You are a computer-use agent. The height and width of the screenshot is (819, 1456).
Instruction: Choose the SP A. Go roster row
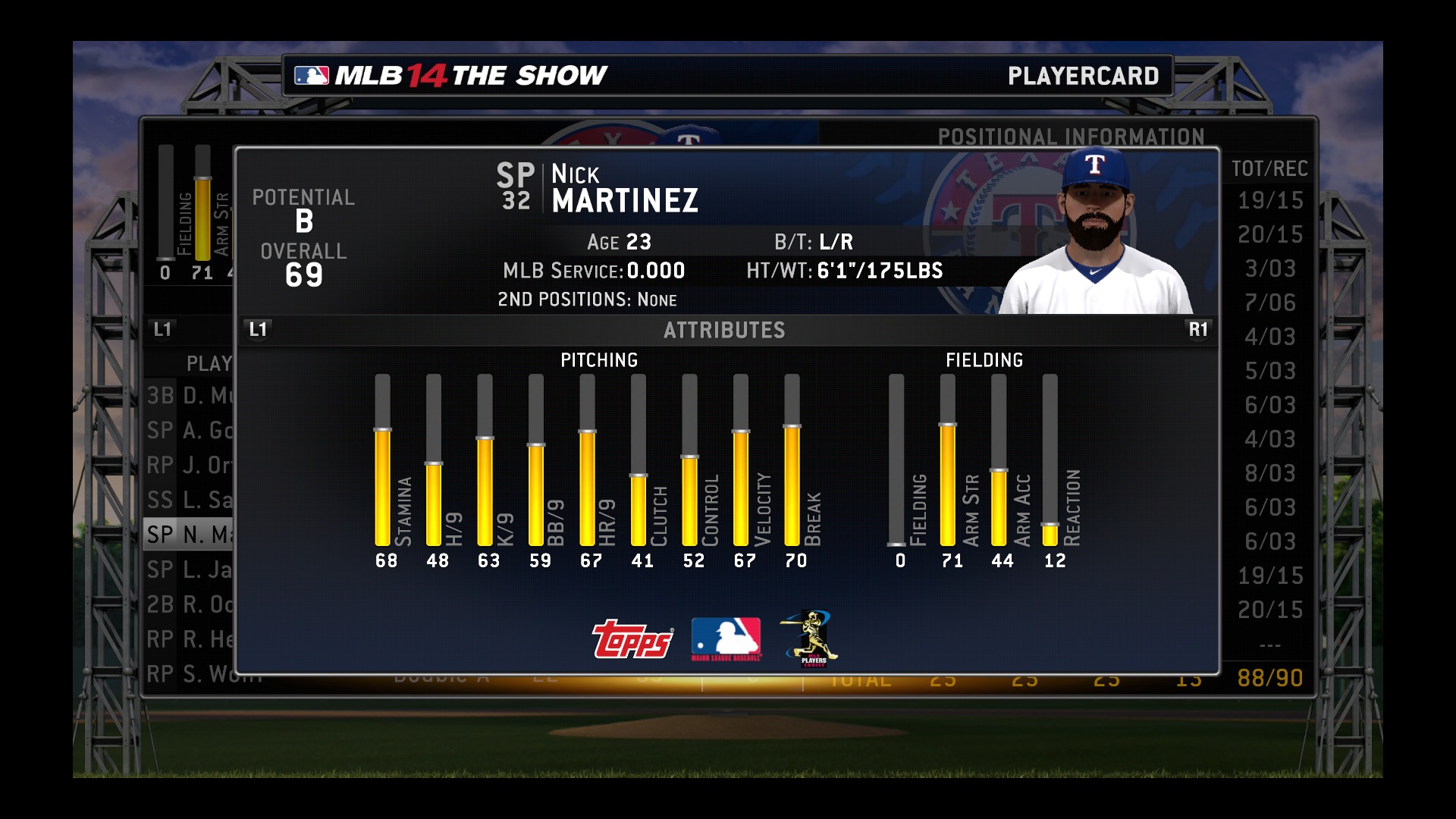coord(190,431)
